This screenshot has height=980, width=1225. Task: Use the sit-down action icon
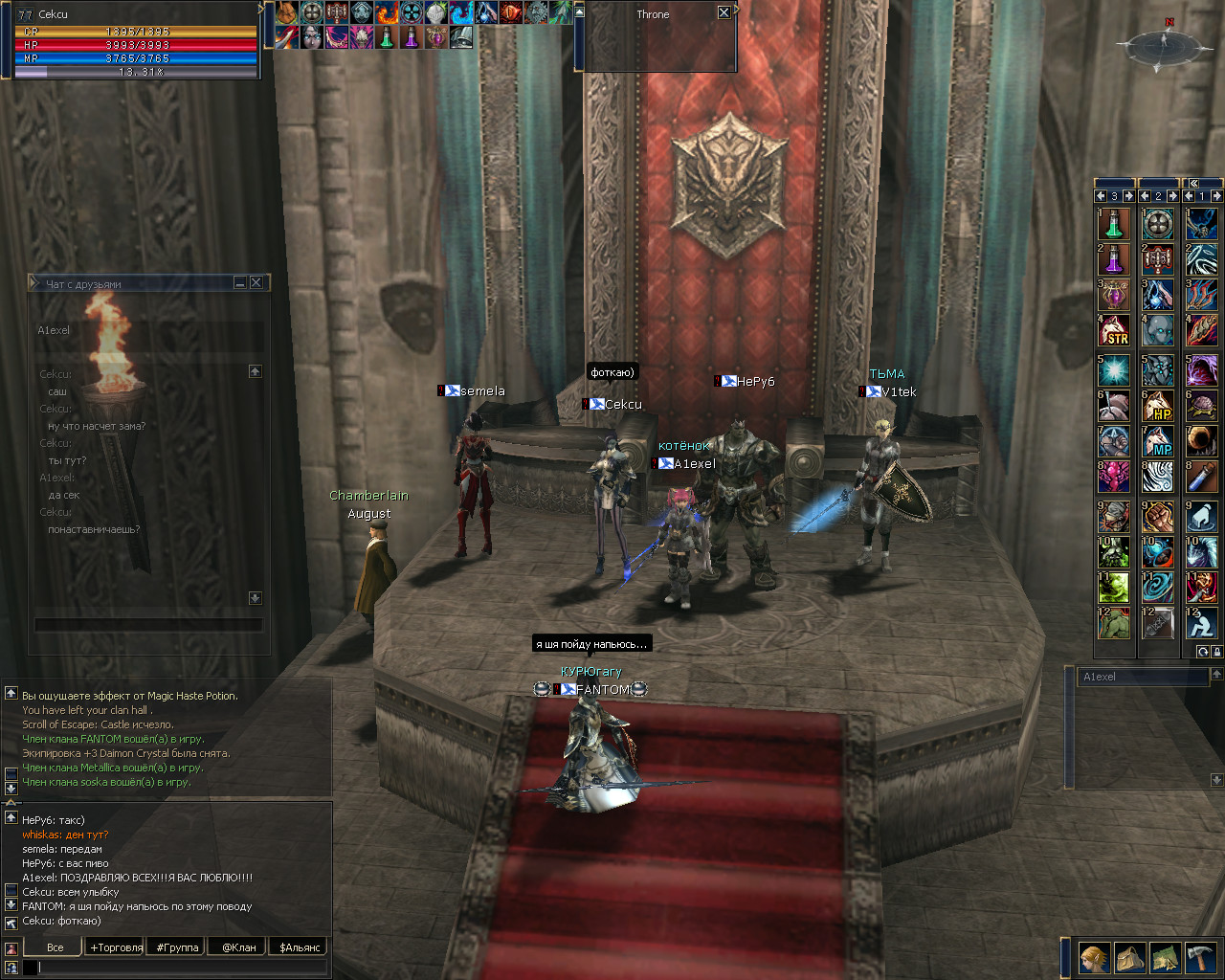[x=1201, y=624]
